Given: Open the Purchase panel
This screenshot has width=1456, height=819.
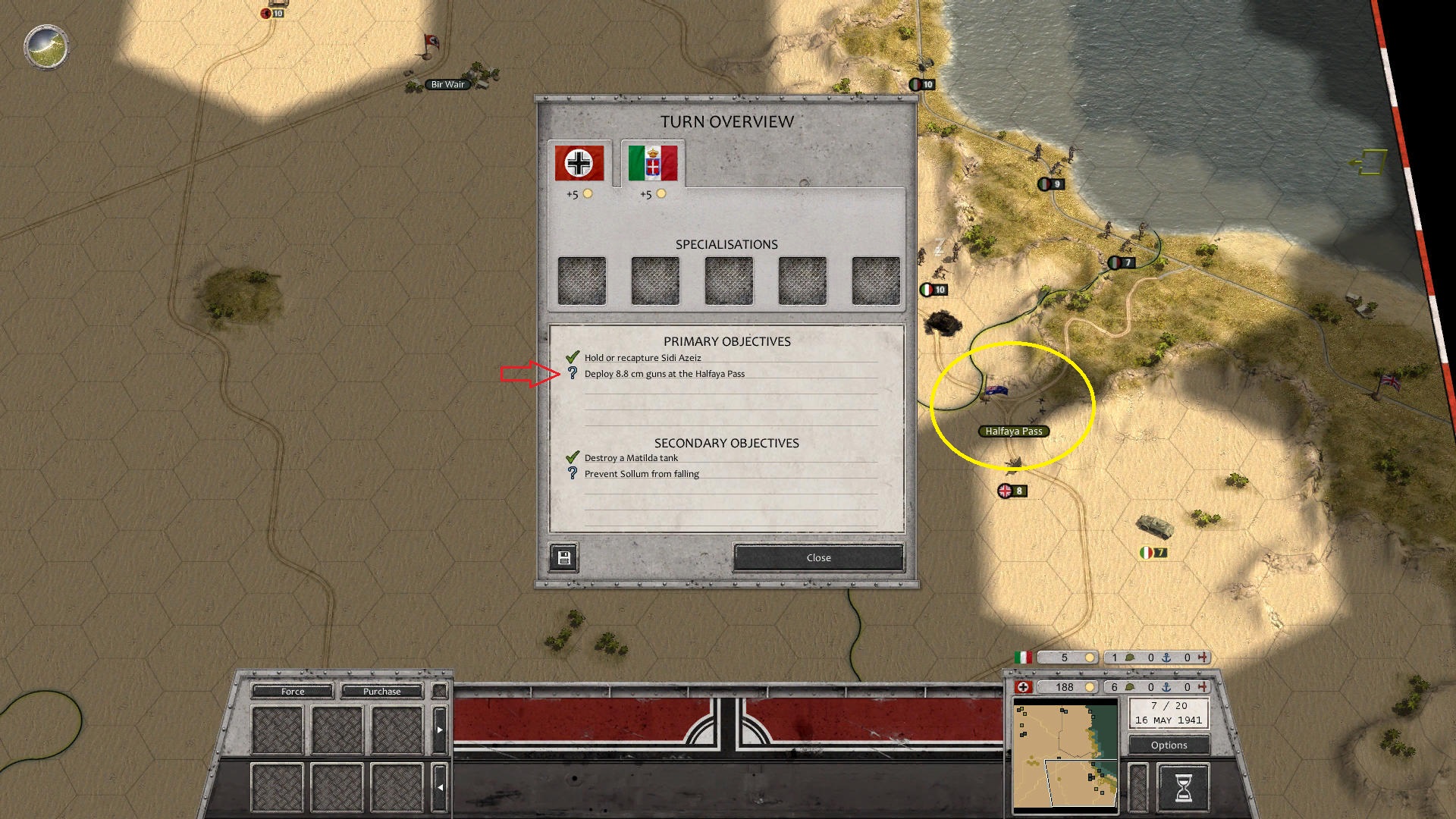Looking at the screenshot, I should pos(381,691).
